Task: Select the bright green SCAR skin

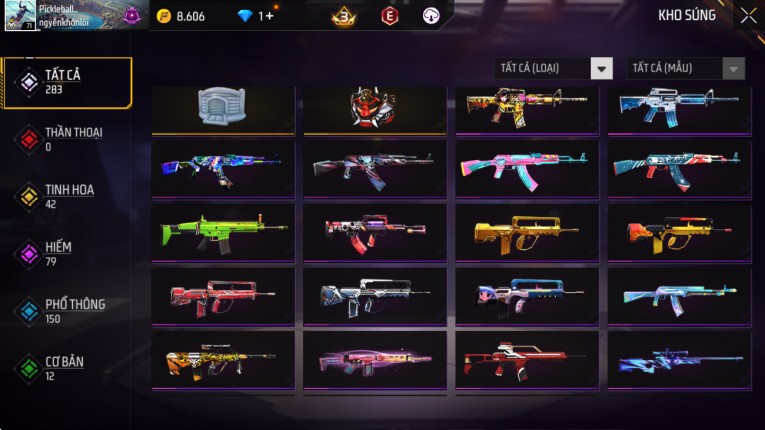Action: 223,232
